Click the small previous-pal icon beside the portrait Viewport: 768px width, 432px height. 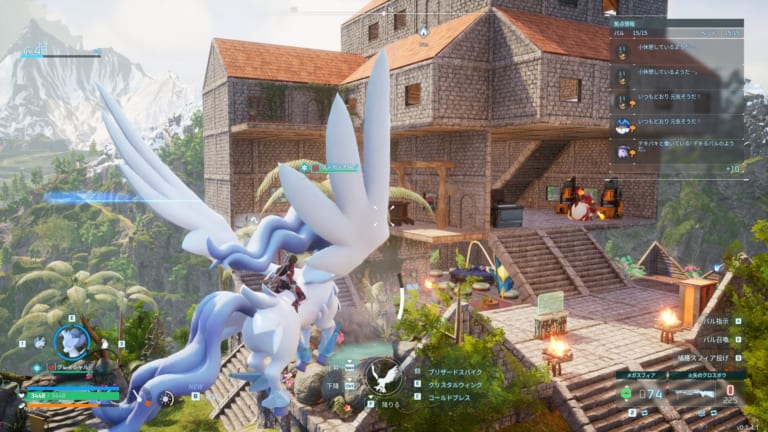coord(38,342)
